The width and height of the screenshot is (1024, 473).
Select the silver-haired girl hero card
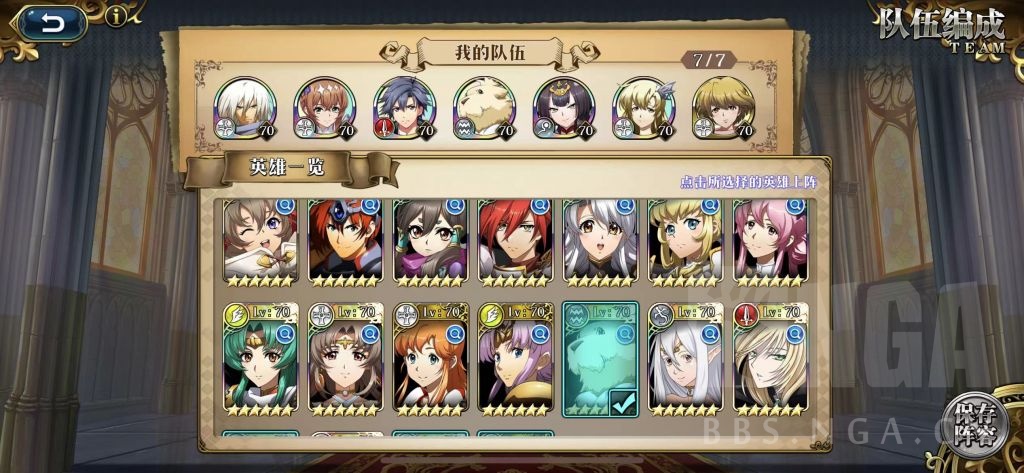[599, 243]
